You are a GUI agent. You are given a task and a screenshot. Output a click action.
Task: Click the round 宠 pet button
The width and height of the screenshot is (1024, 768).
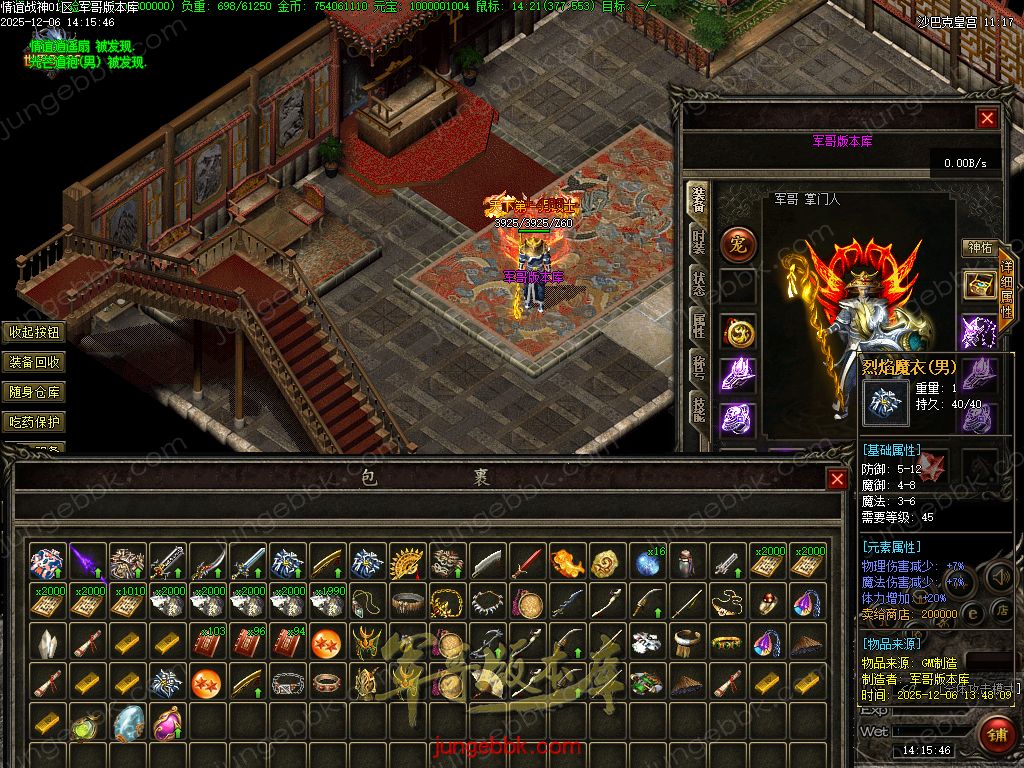[x=739, y=243]
